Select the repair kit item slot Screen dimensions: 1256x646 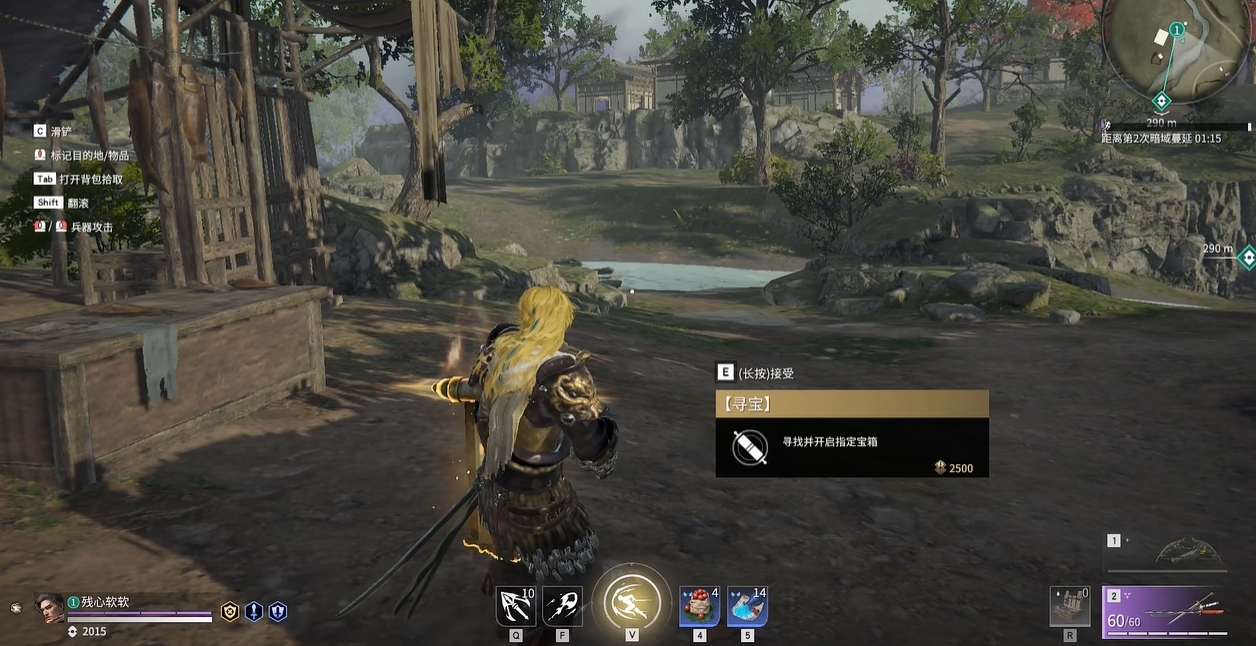click(1070, 606)
